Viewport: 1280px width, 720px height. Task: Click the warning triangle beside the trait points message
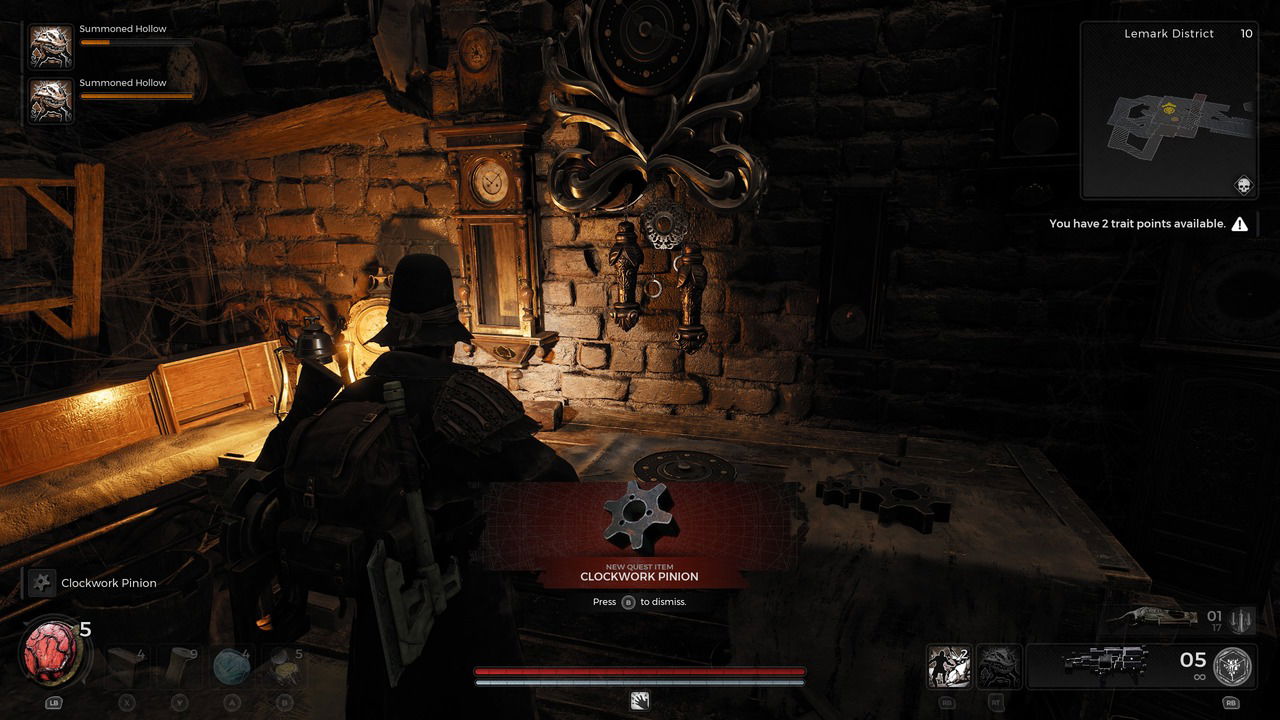tap(1239, 223)
